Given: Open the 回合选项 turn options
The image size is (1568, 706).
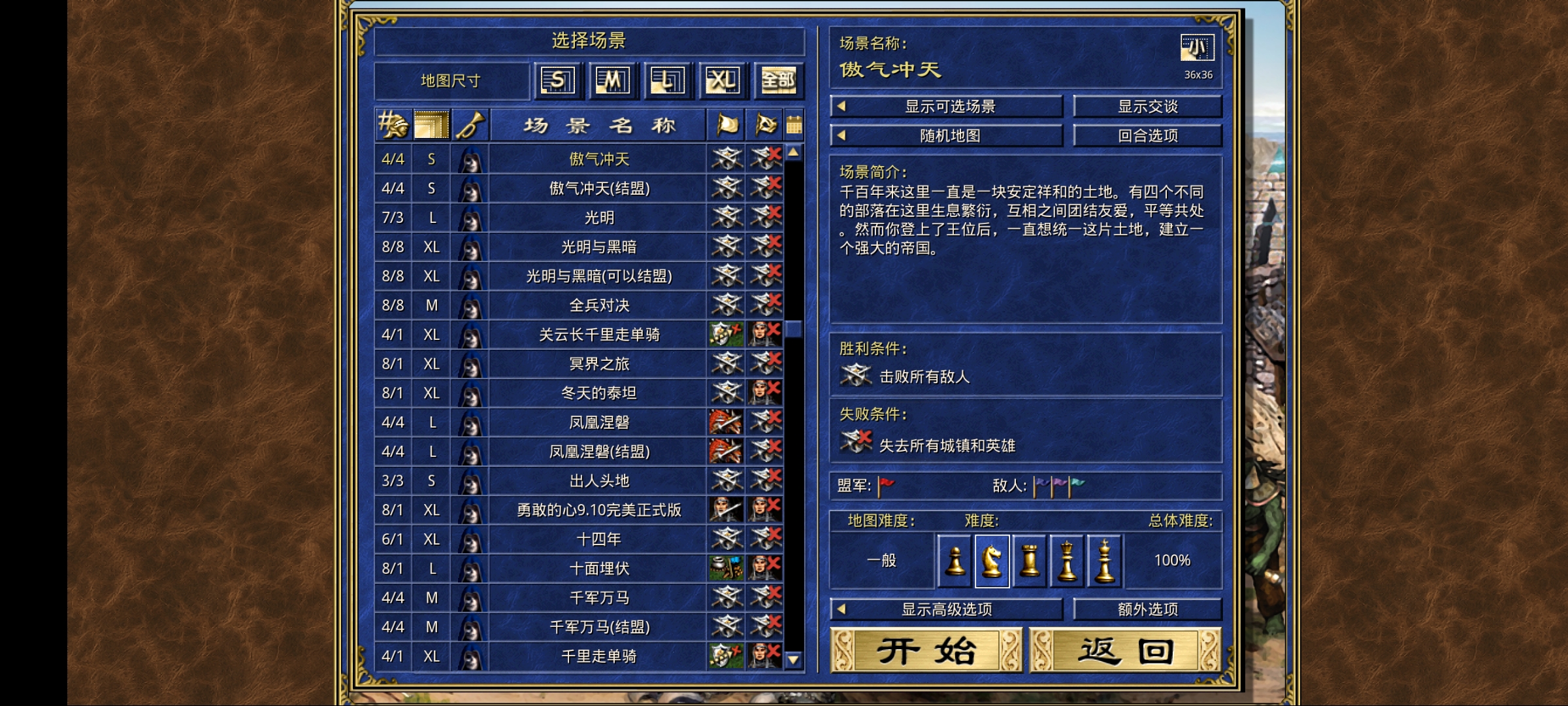Looking at the screenshot, I should coord(1148,135).
